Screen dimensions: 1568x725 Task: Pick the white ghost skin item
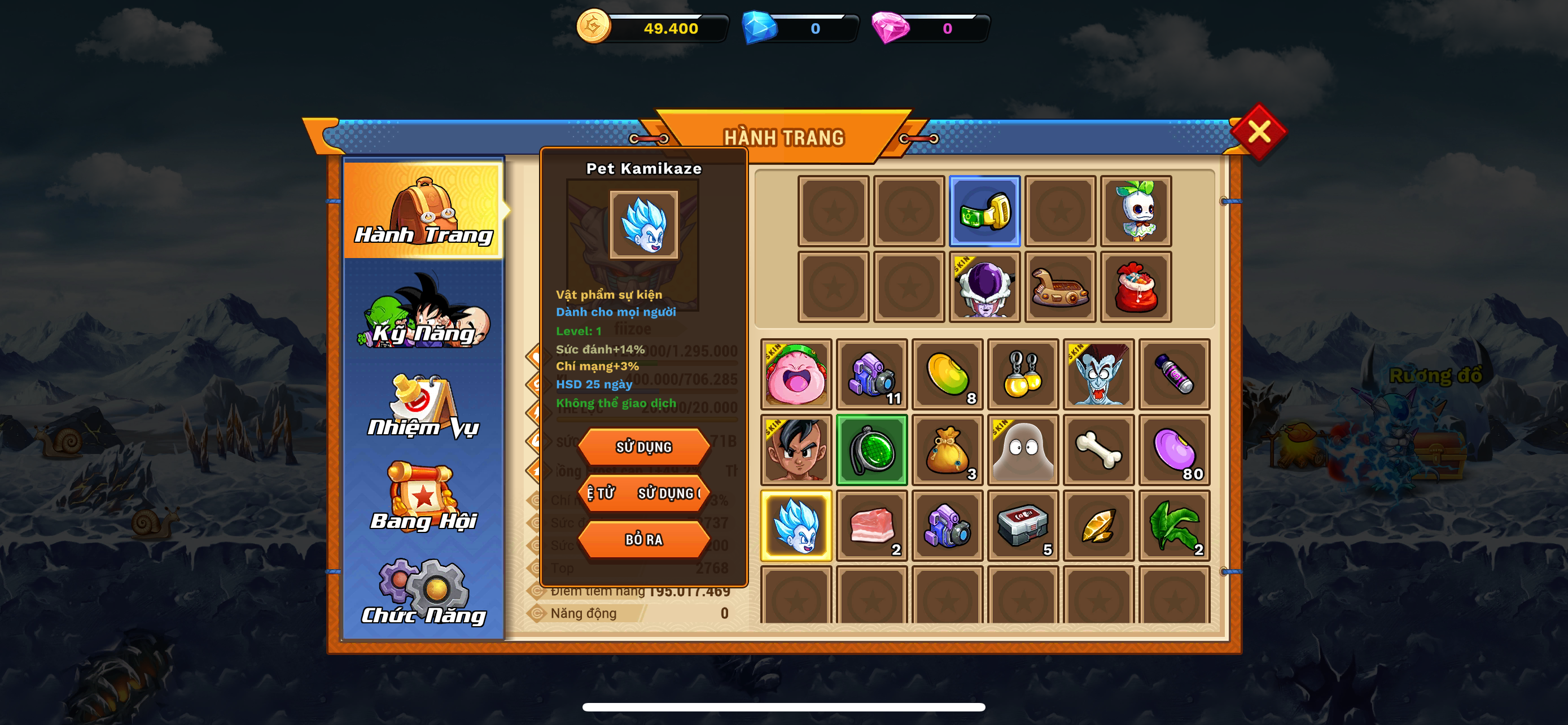pyautogui.click(x=1023, y=451)
